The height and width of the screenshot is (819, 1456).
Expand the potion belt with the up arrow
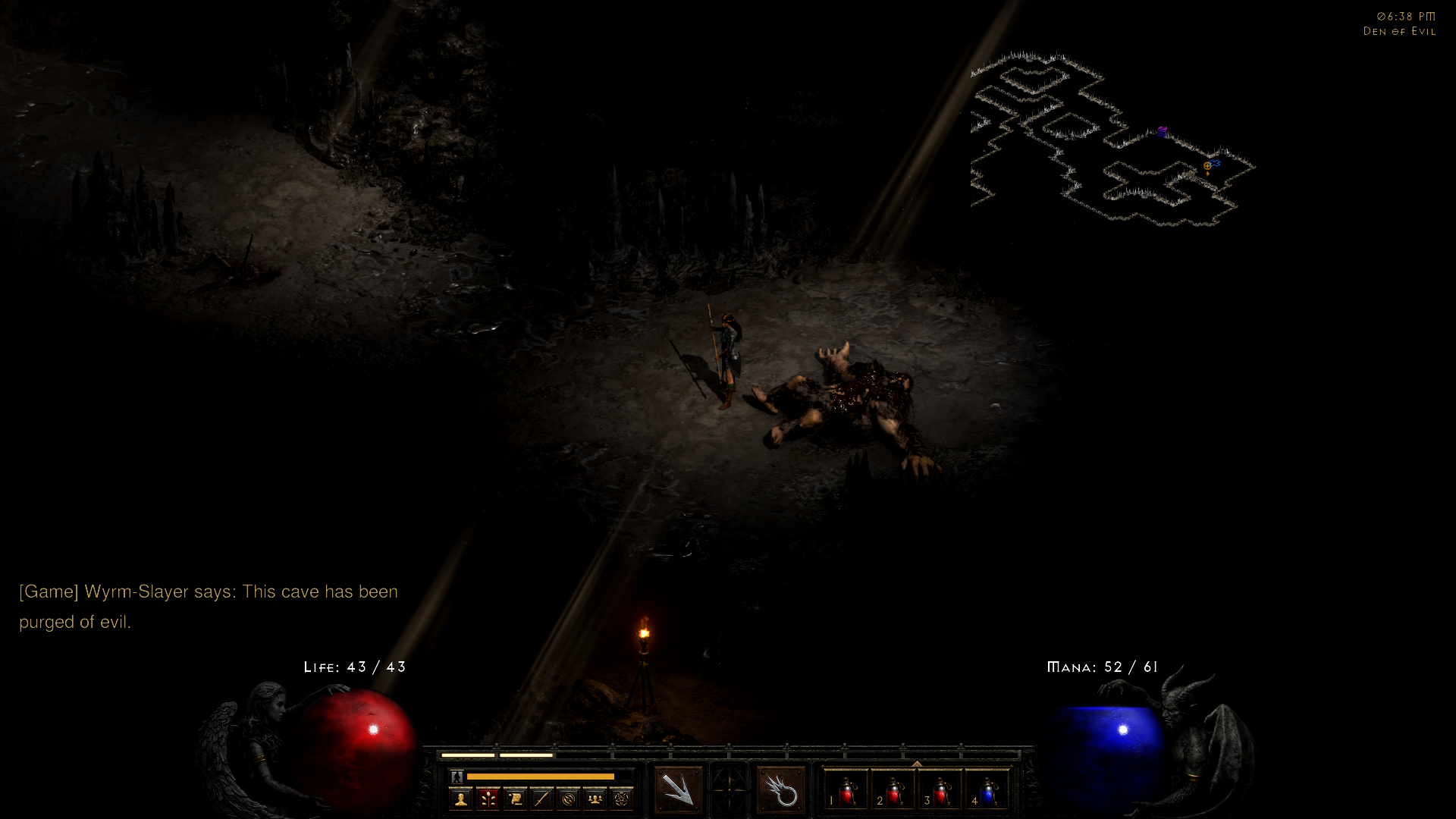coord(916,764)
